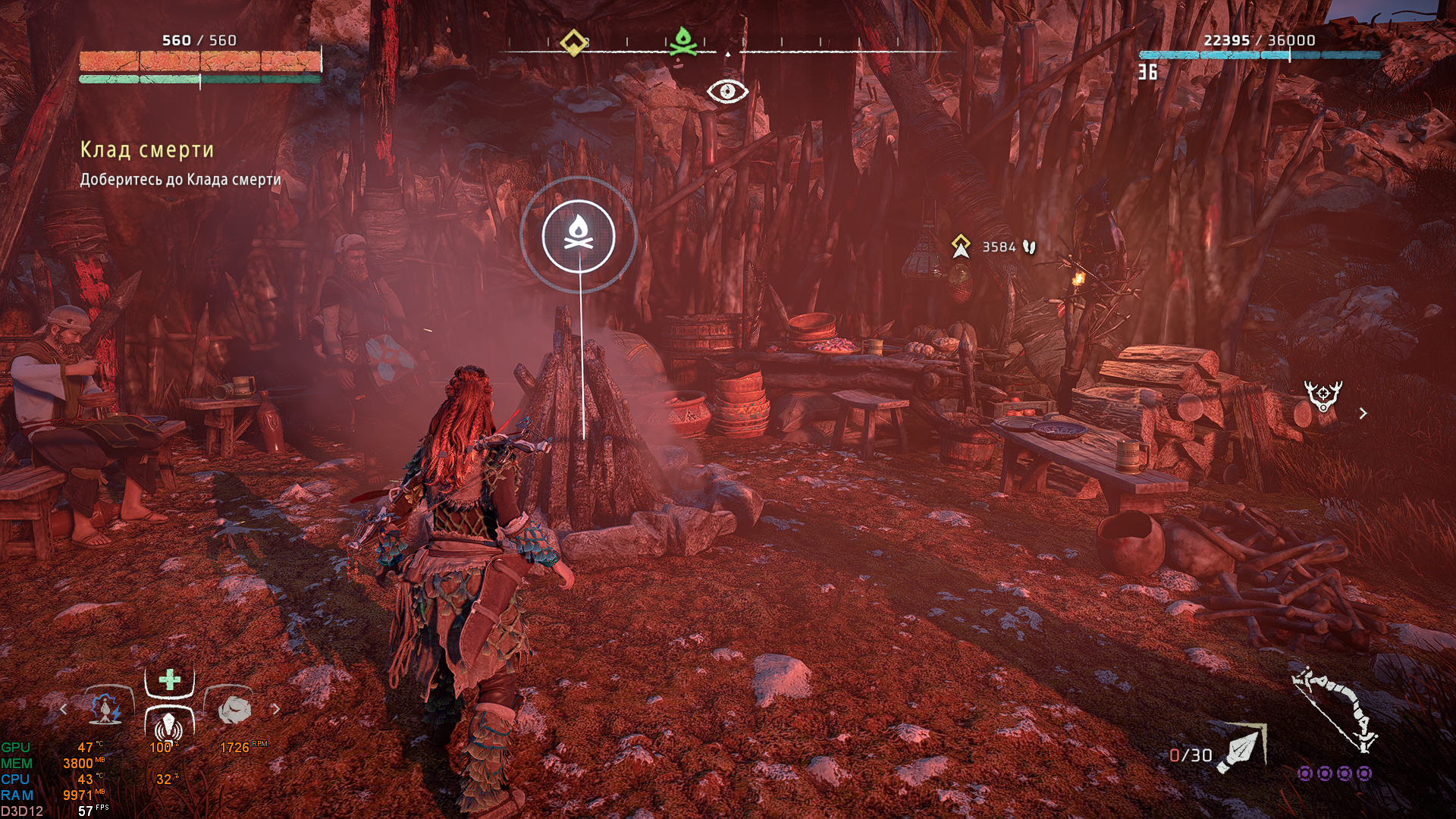Image resolution: width=1456 pixels, height=819 pixels.
Task: Select the quest waypoint marker showing 3584
Action: pyautogui.click(x=961, y=246)
